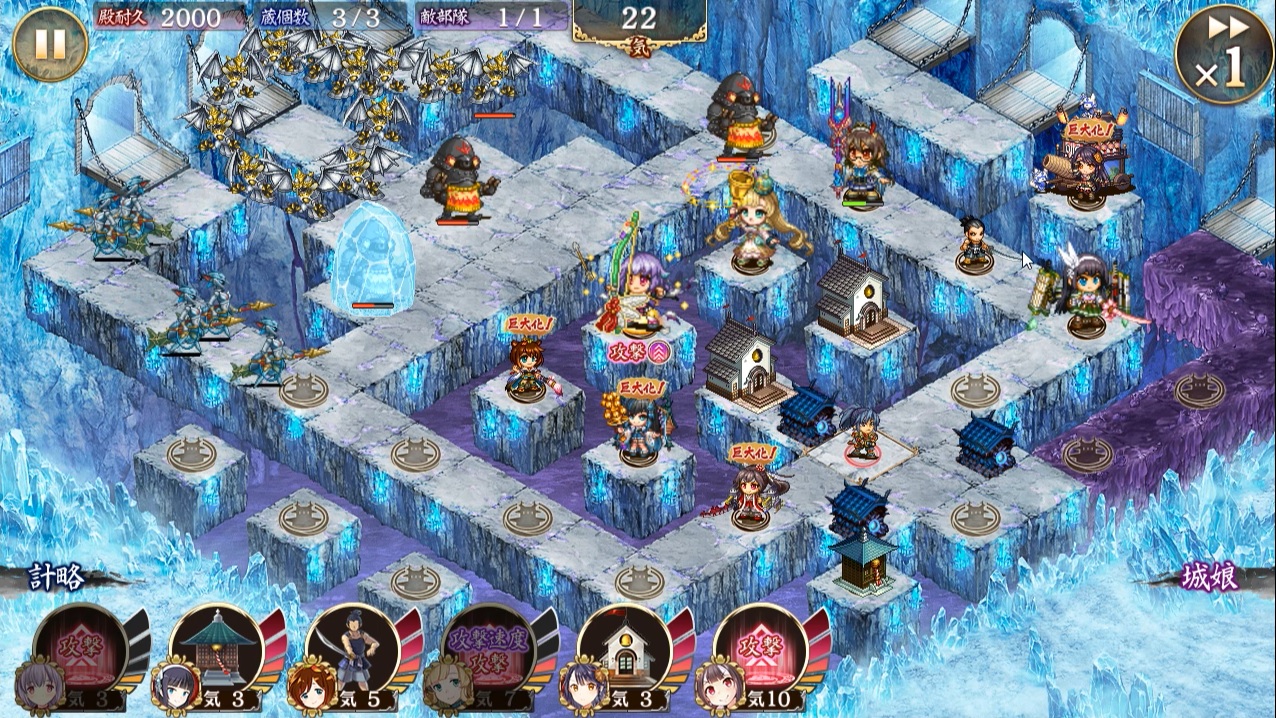Pause the battle with the pause button
Viewport: 1276px width, 718px height.
pos(50,45)
